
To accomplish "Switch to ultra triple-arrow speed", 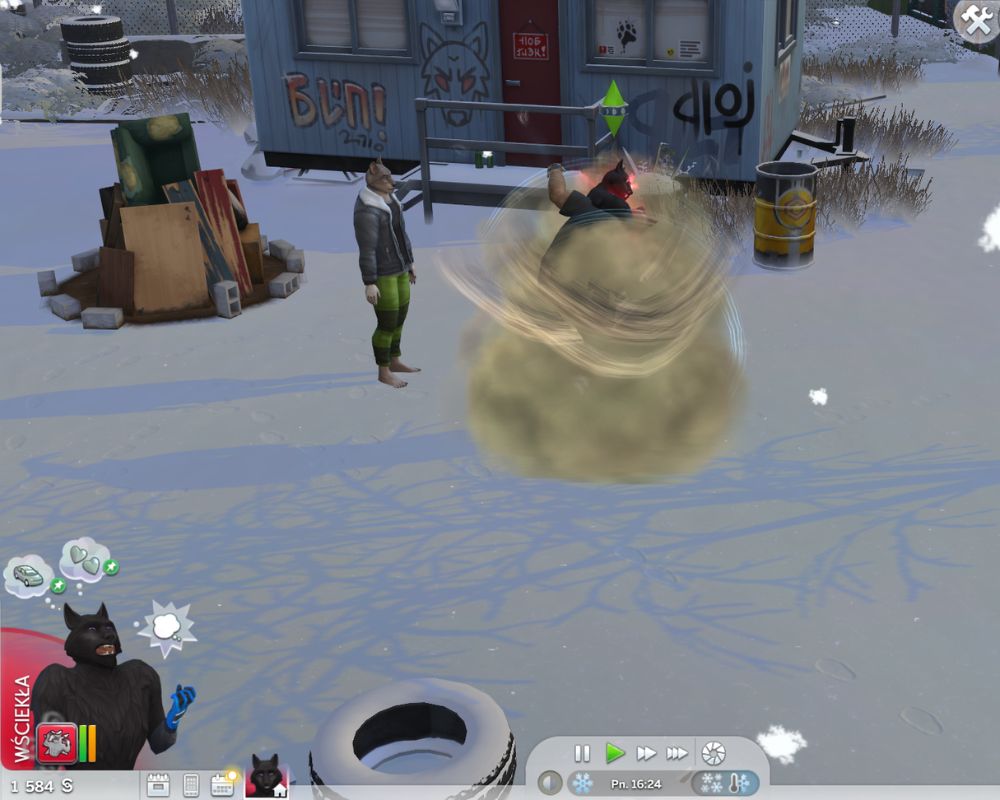I will (678, 753).
